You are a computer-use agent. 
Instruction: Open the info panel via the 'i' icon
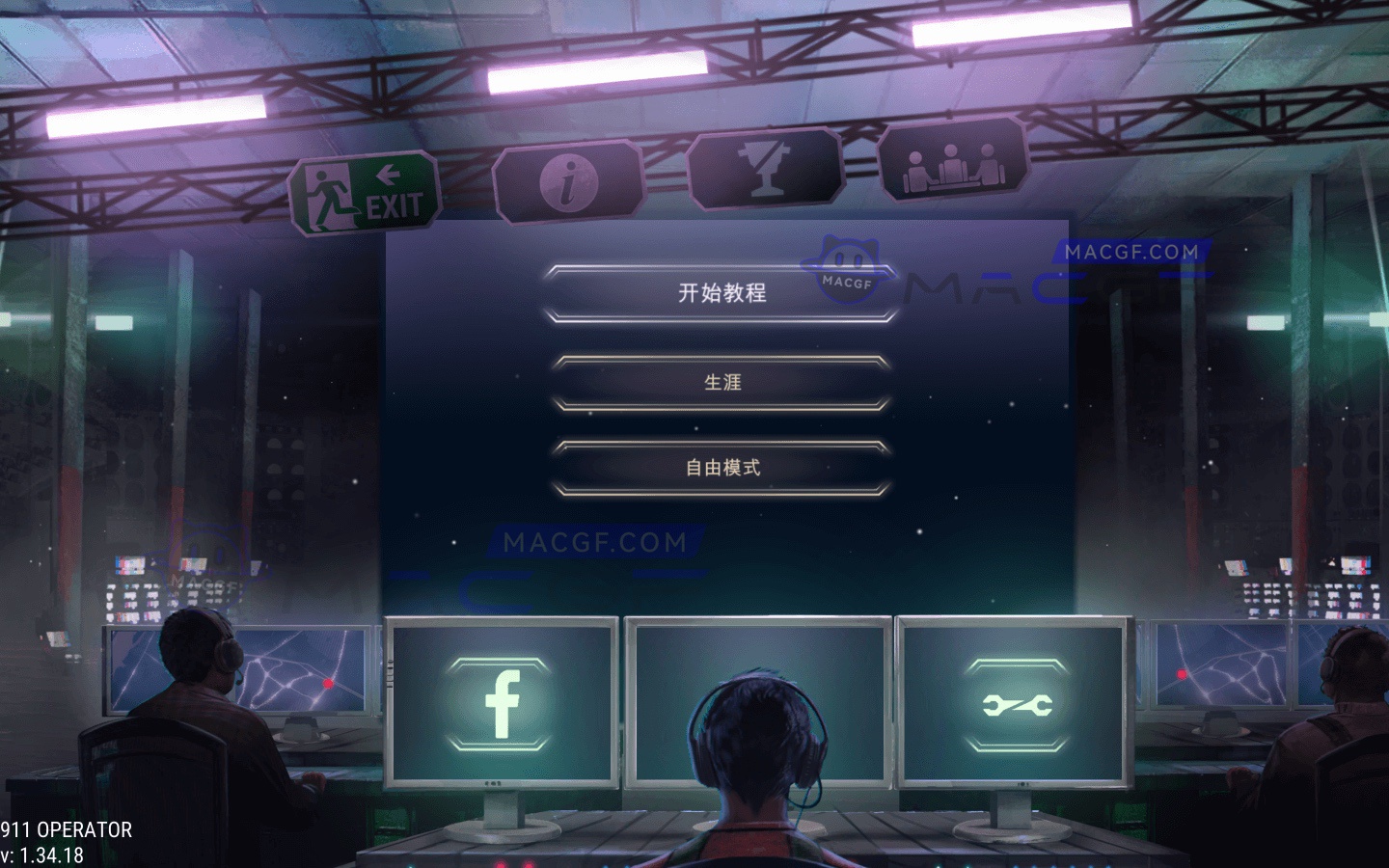[x=567, y=183]
